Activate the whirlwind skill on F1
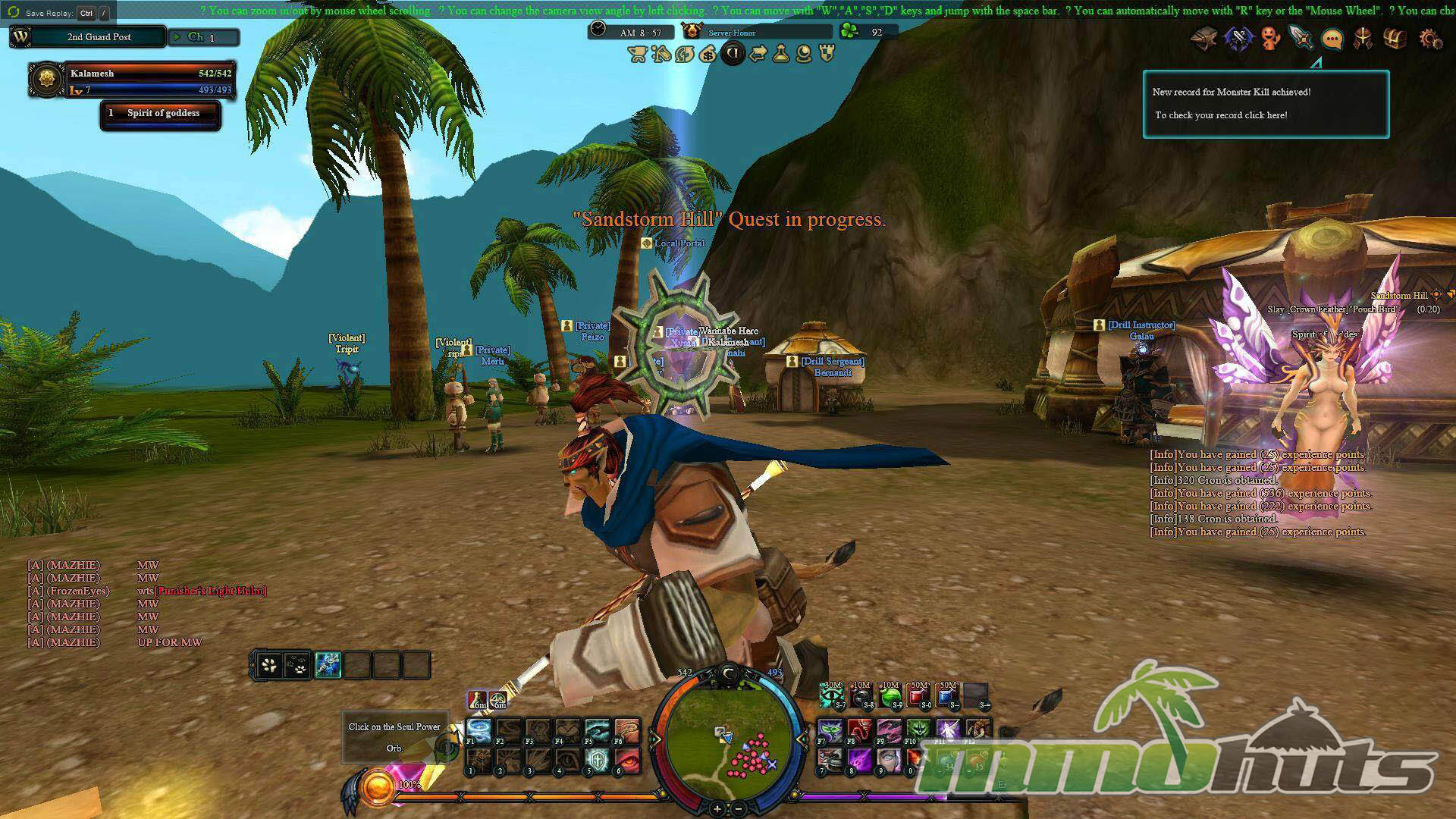The width and height of the screenshot is (1456, 819). [479, 730]
